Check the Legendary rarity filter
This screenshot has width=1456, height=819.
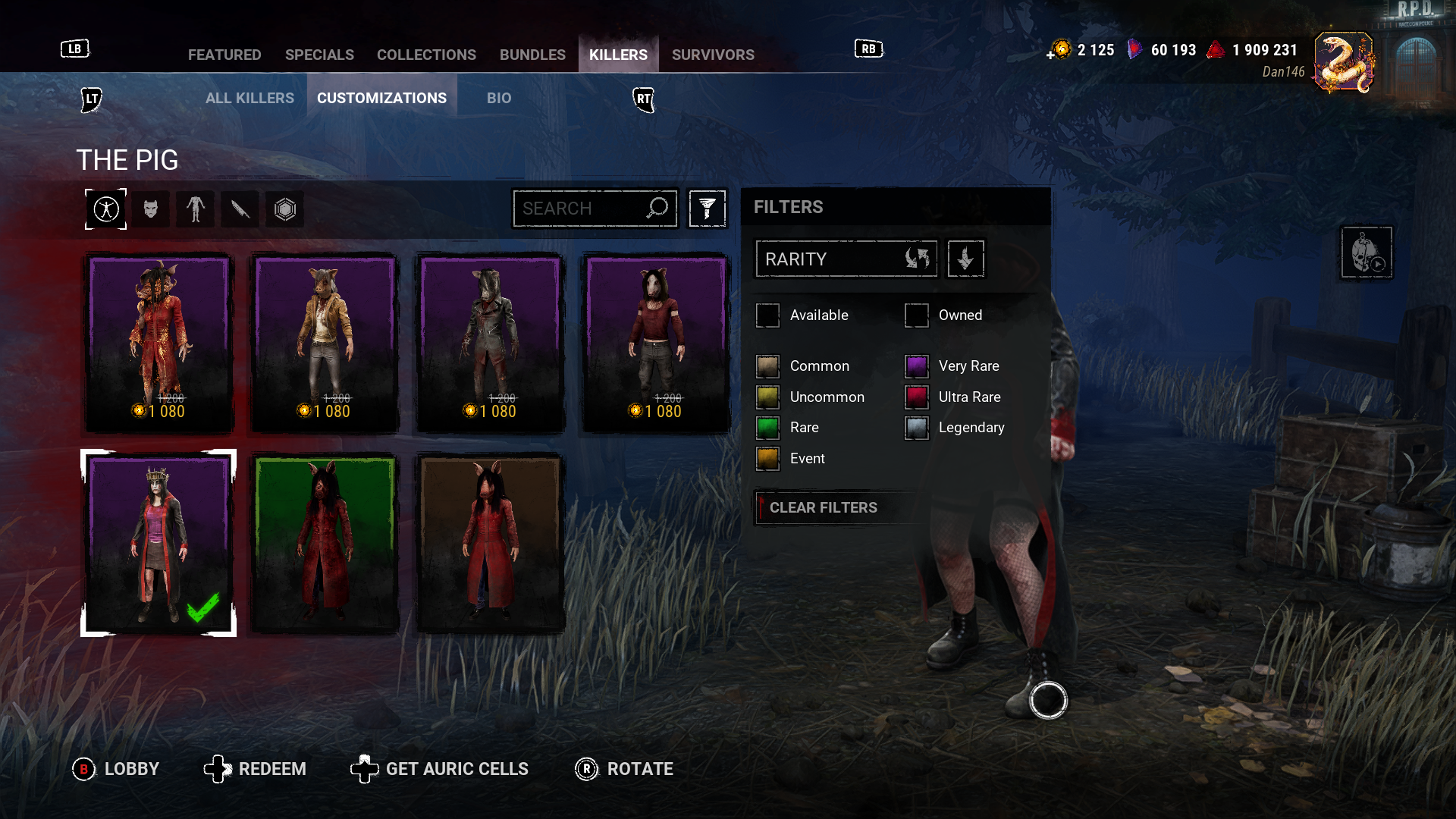(x=917, y=428)
